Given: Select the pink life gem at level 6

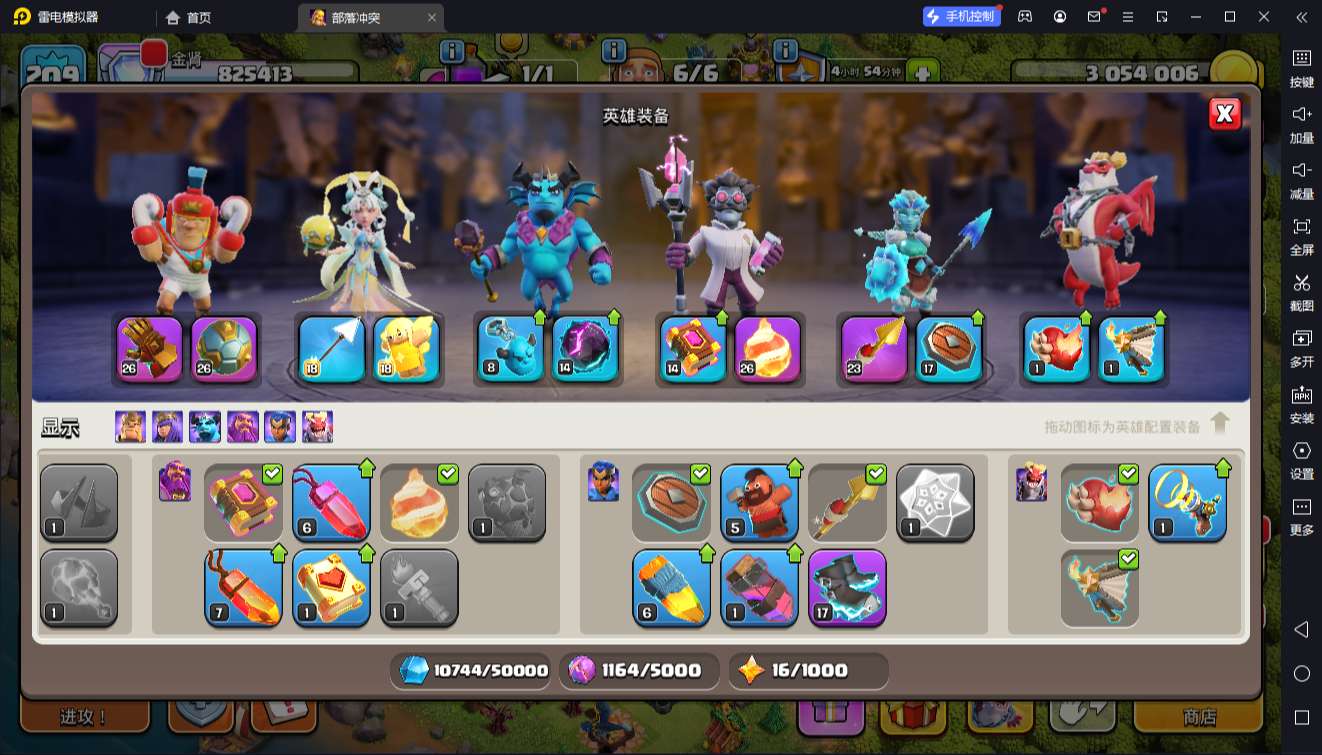Looking at the screenshot, I should 331,503.
